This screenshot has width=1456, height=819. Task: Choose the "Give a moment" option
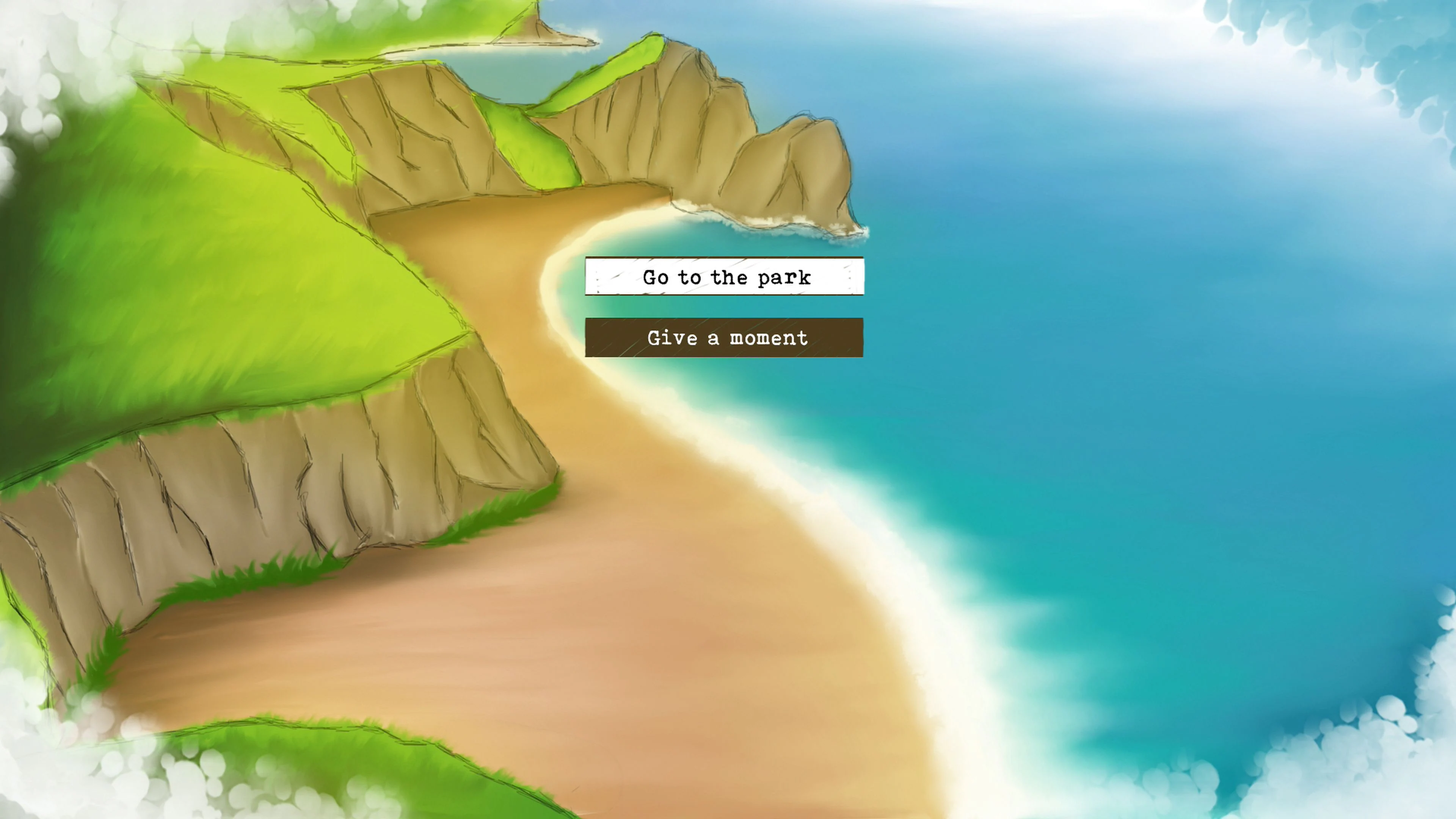[x=725, y=337]
